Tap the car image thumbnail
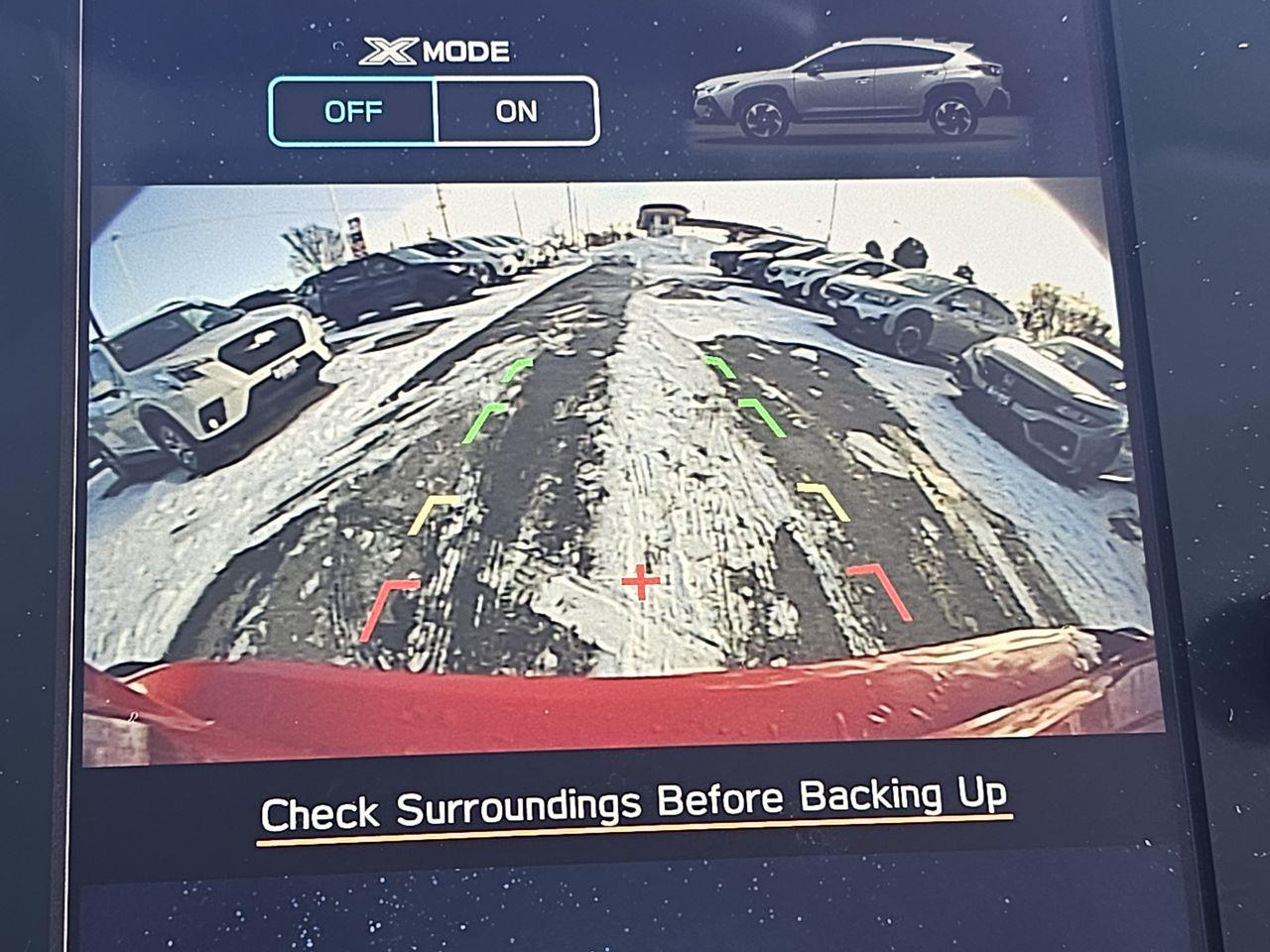The width and height of the screenshot is (1270, 952). 850,91
